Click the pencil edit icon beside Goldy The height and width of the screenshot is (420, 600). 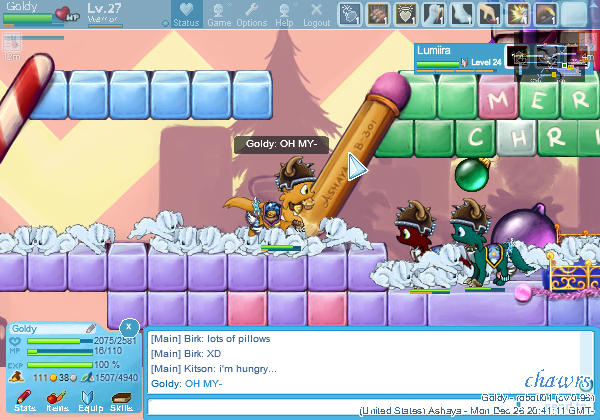tap(91, 328)
